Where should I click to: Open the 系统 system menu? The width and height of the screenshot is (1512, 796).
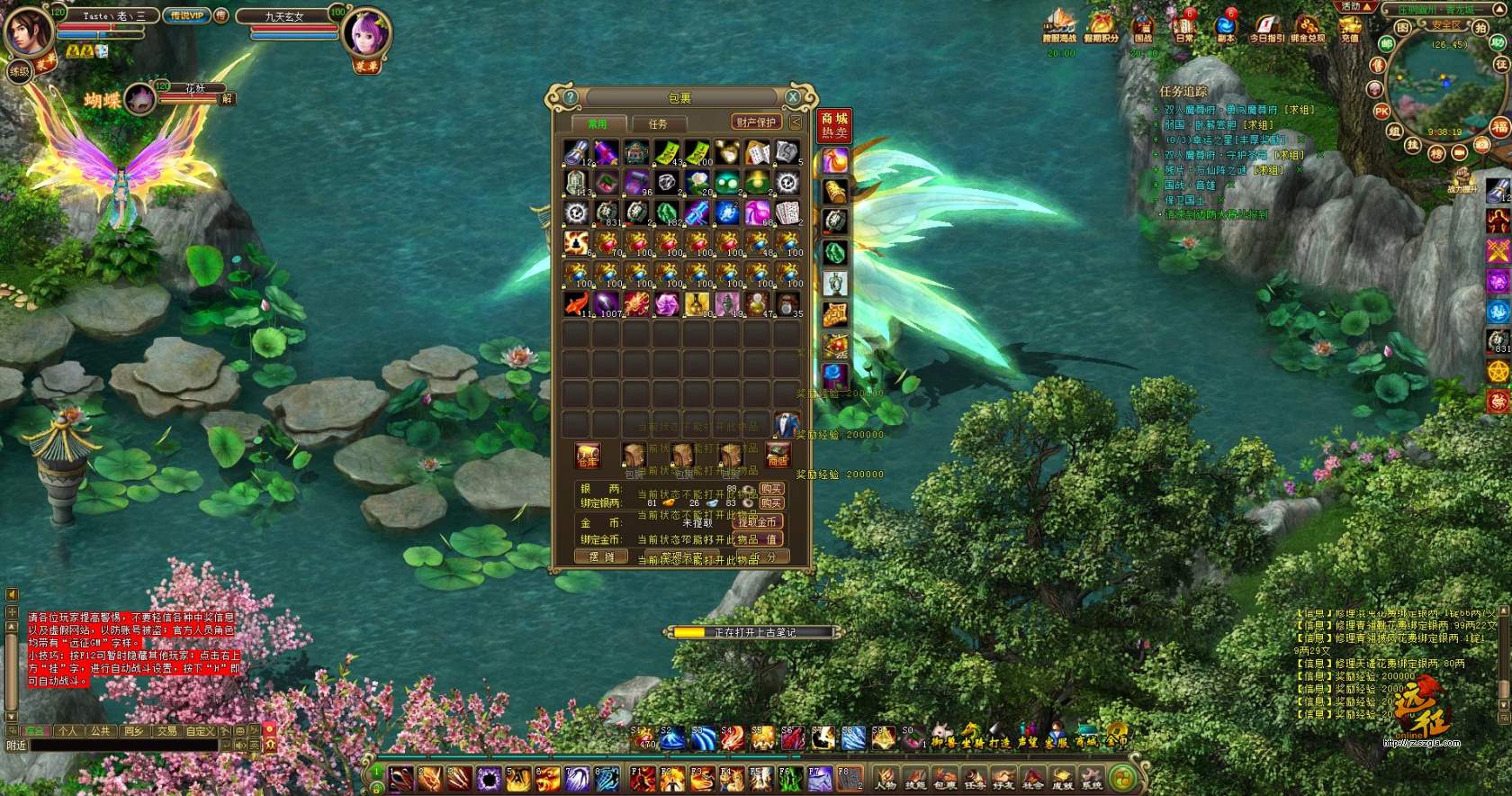(x=1092, y=778)
